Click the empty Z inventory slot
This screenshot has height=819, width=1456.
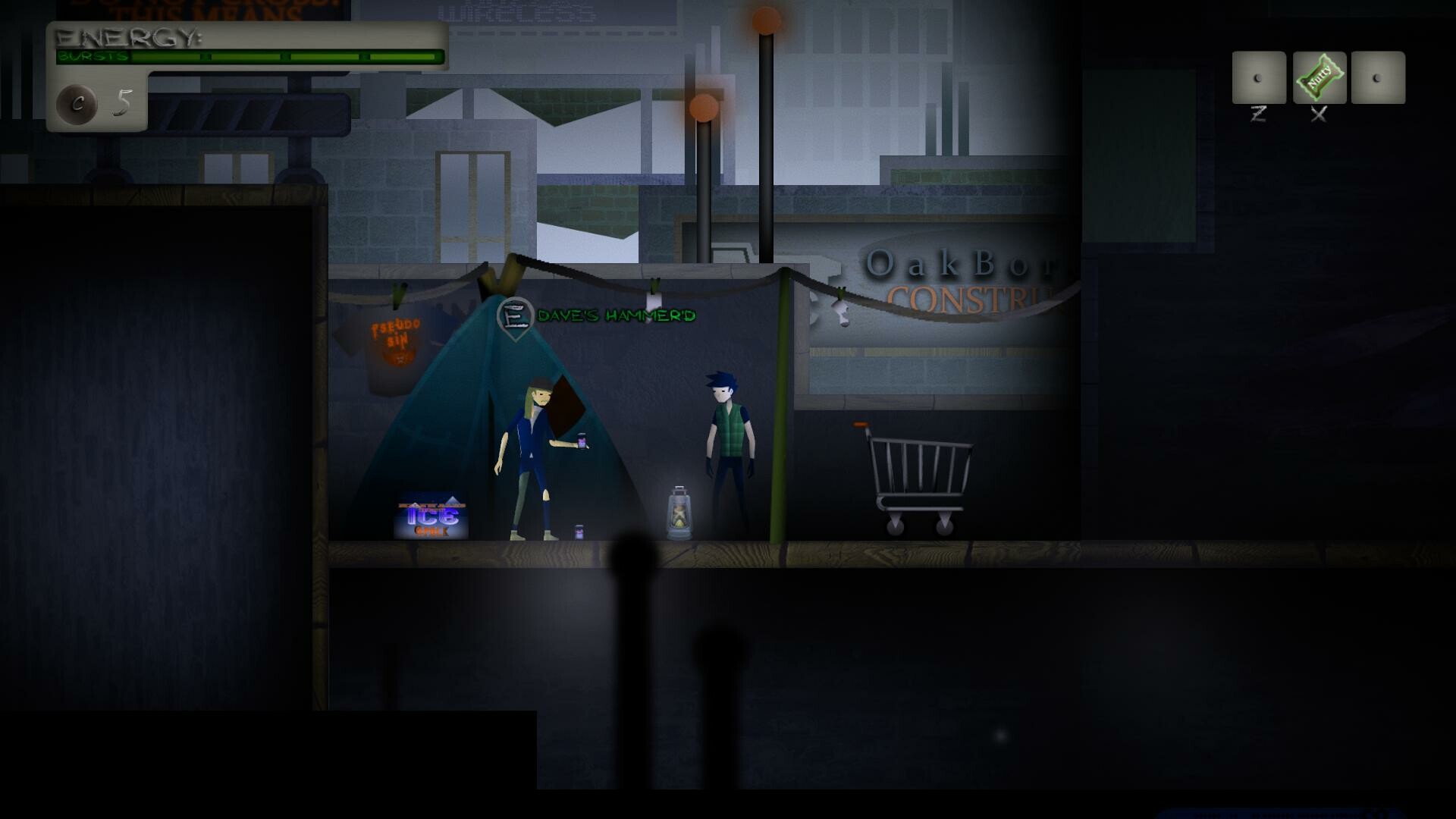coord(1258,78)
